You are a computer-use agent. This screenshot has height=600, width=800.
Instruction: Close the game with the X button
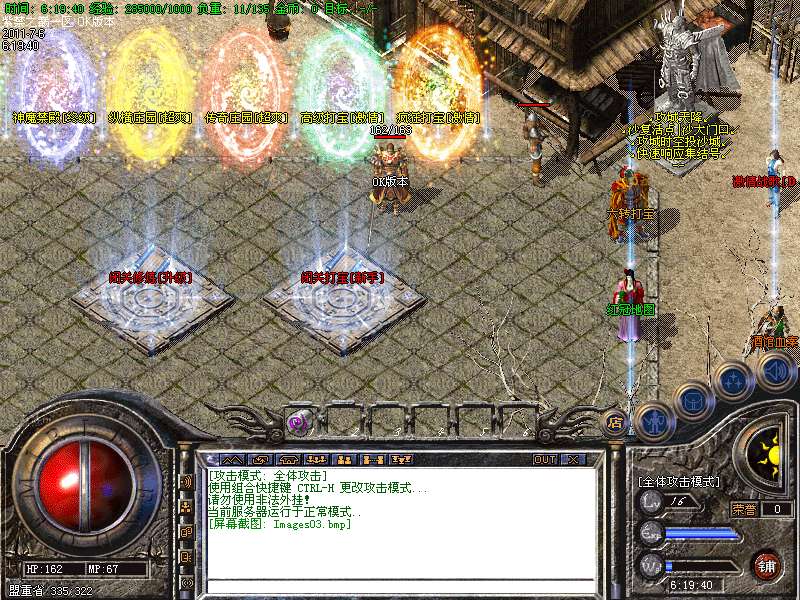[x=573, y=460]
